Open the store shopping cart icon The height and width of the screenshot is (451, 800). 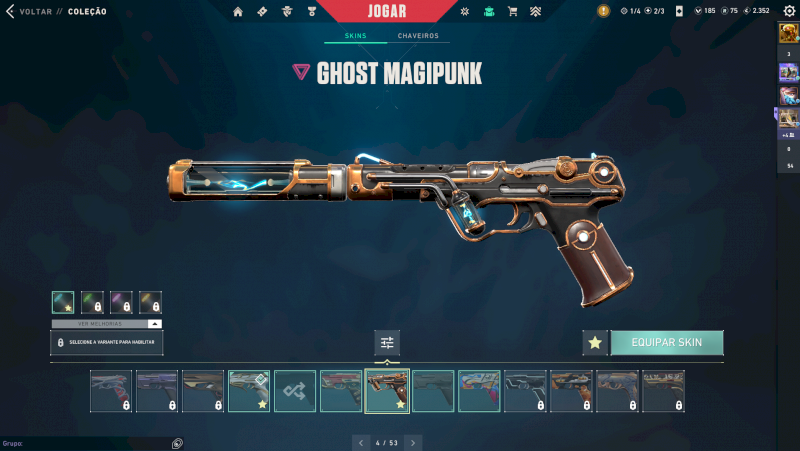coord(513,11)
